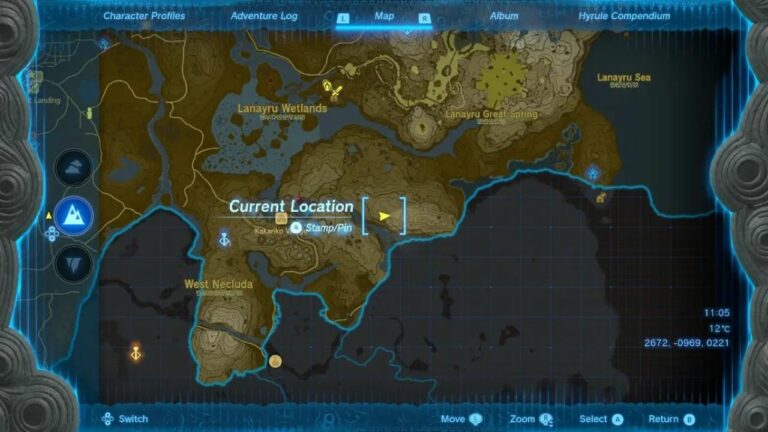Switch to the Depths layer icon
The width and height of the screenshot is (768, 432).
[75, 261]
